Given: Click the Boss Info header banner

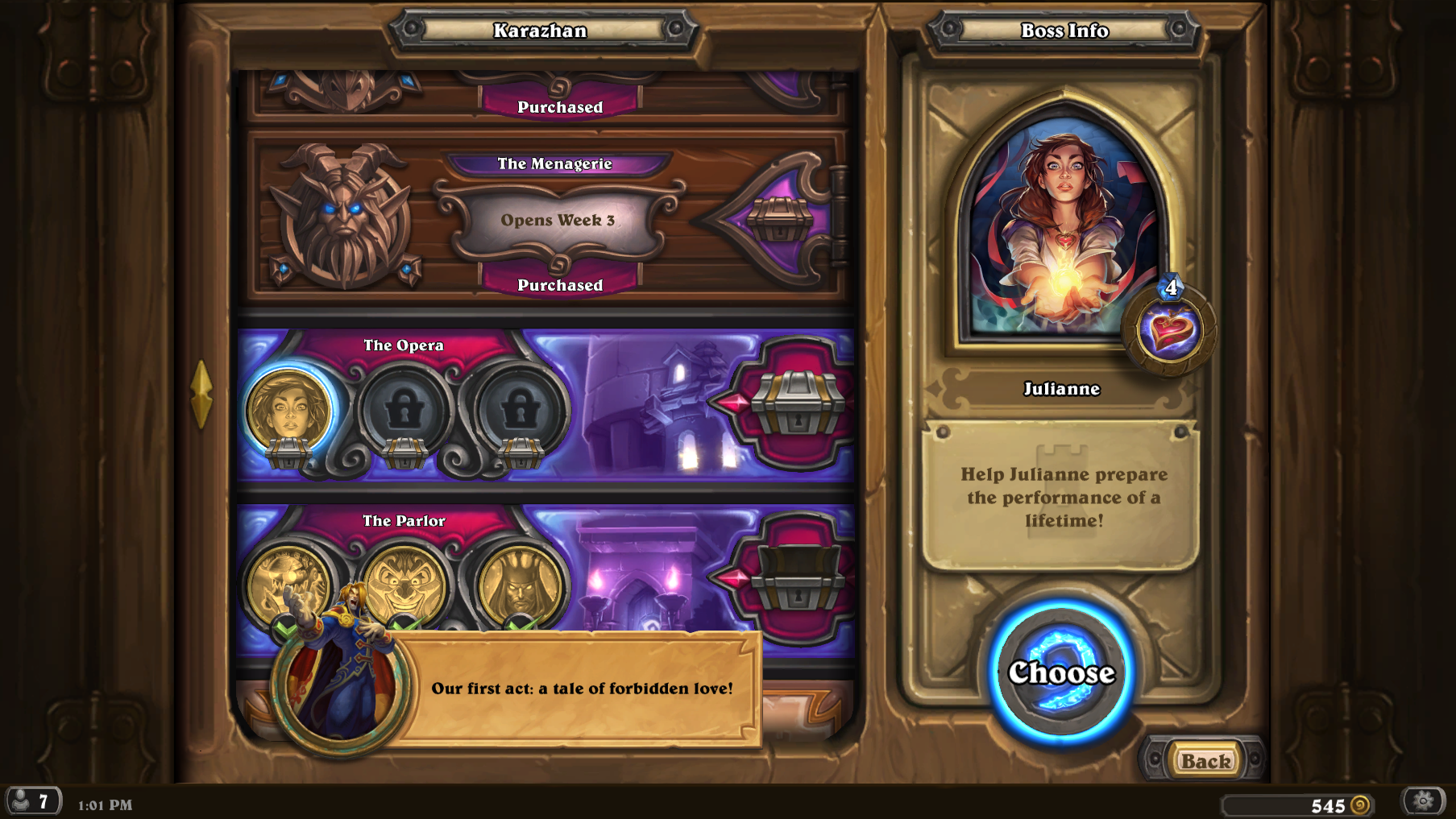Looking at the screenshot, I should pos(1063,31).
